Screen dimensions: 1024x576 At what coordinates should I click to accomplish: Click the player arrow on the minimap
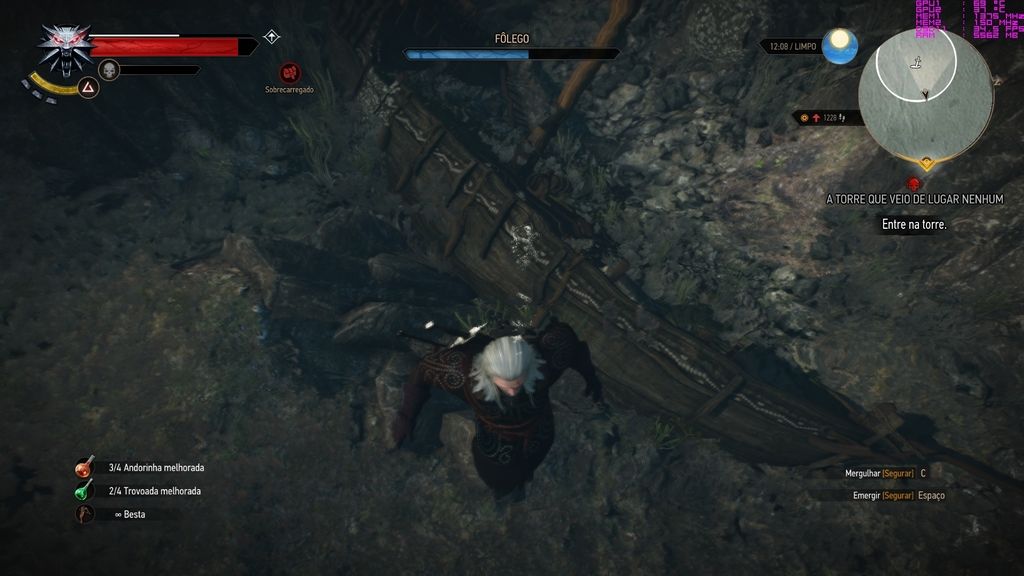click(926, 96)
